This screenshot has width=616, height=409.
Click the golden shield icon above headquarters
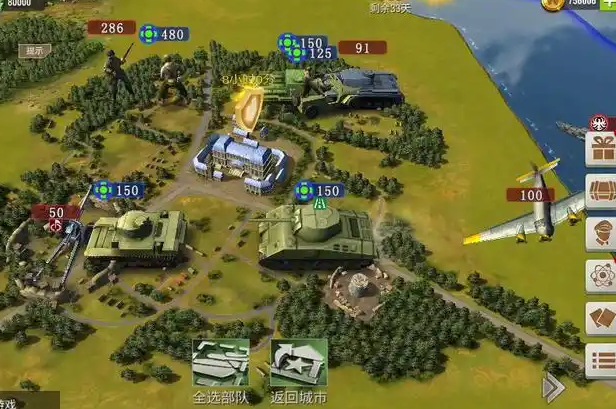click(246, 106)
